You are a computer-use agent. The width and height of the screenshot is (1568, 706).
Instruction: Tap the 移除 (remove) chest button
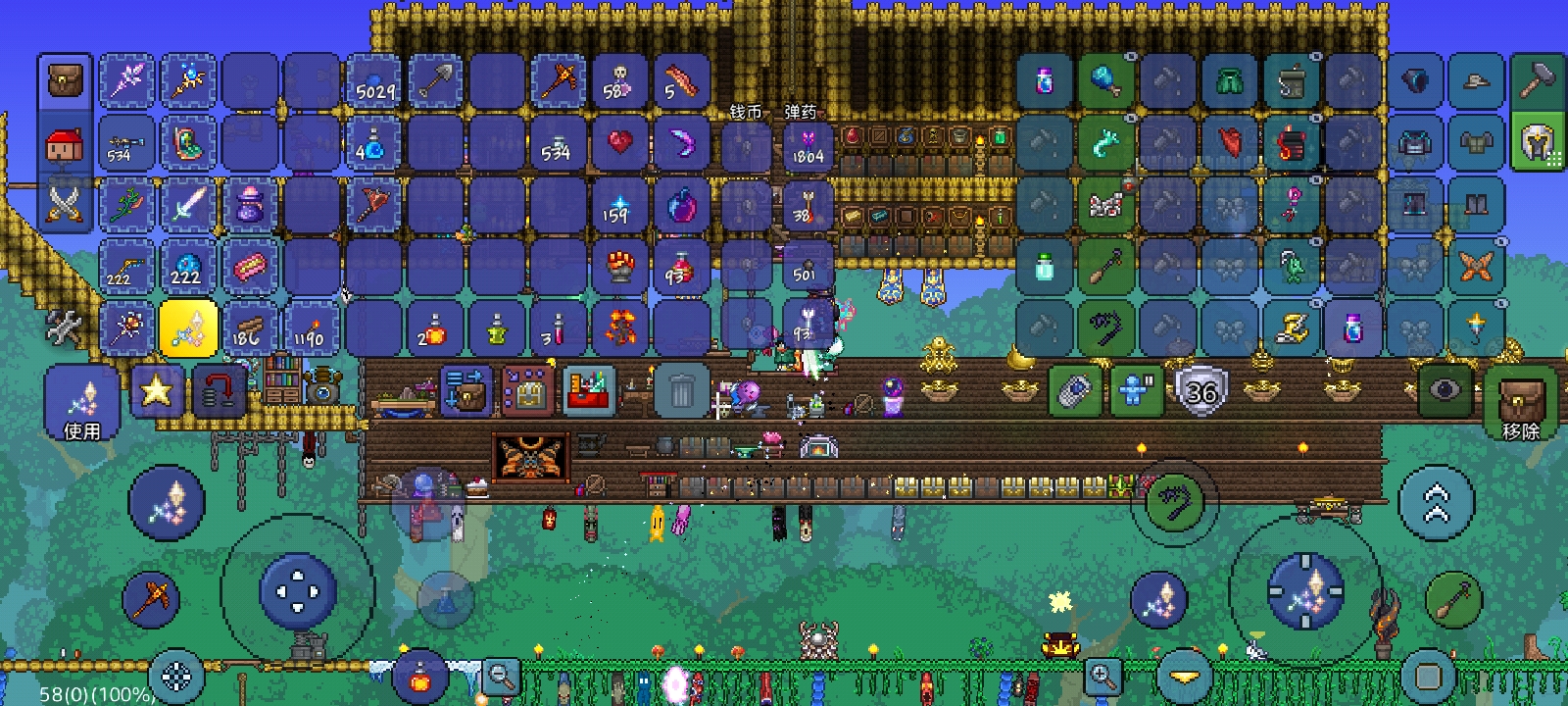click(1520, 403)
